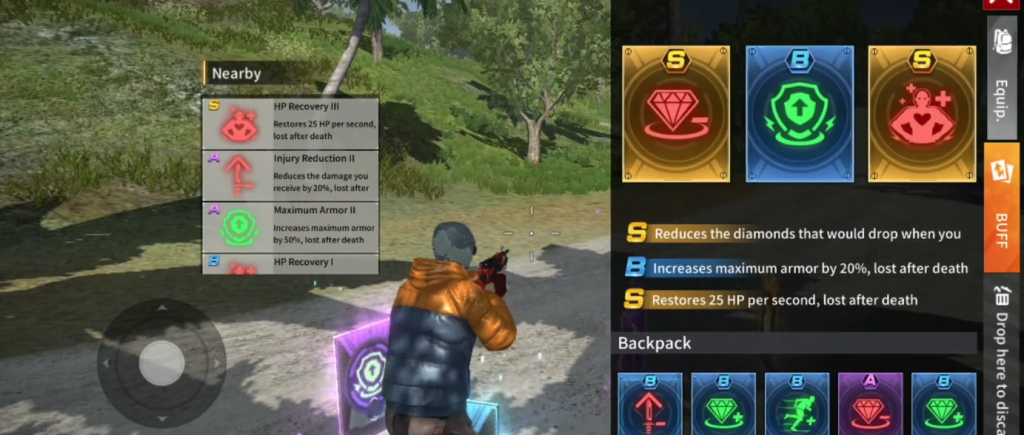
Task: Select the HP Recovery I nearby entry
Action: (x=290, y=264)
